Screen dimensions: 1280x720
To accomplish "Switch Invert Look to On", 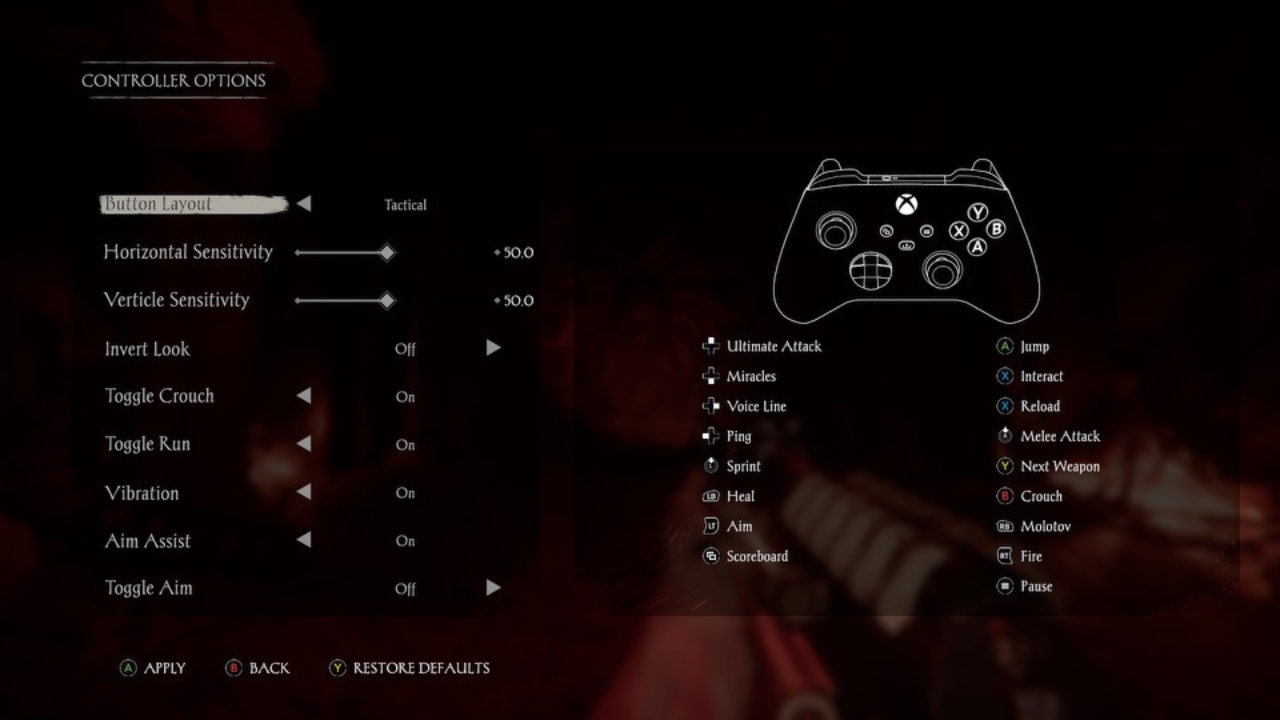I will point(493,347).
